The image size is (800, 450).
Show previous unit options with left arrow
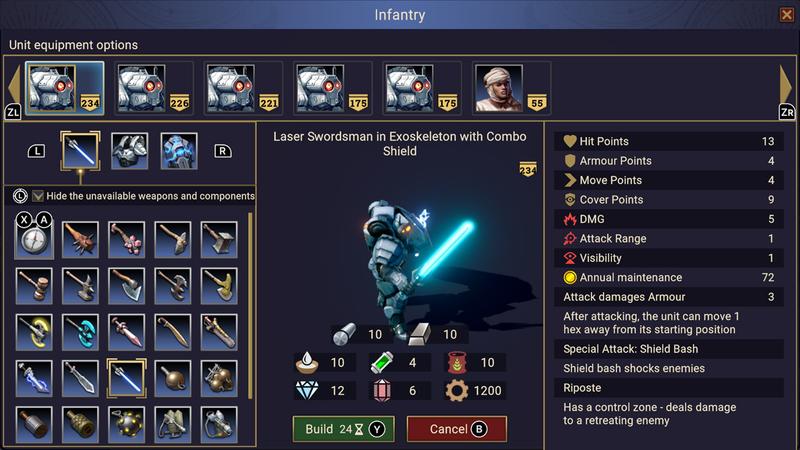tap(14, 86)
